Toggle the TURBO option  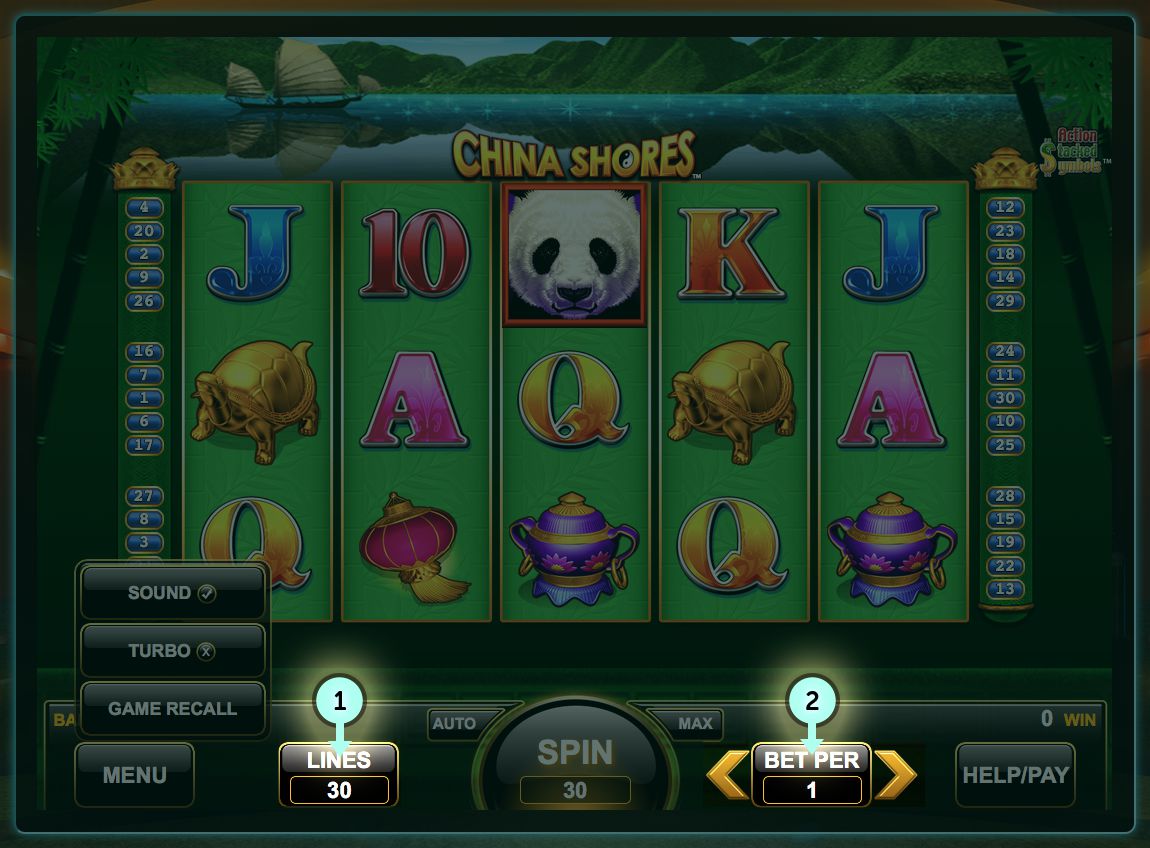(x=172, y=651)
